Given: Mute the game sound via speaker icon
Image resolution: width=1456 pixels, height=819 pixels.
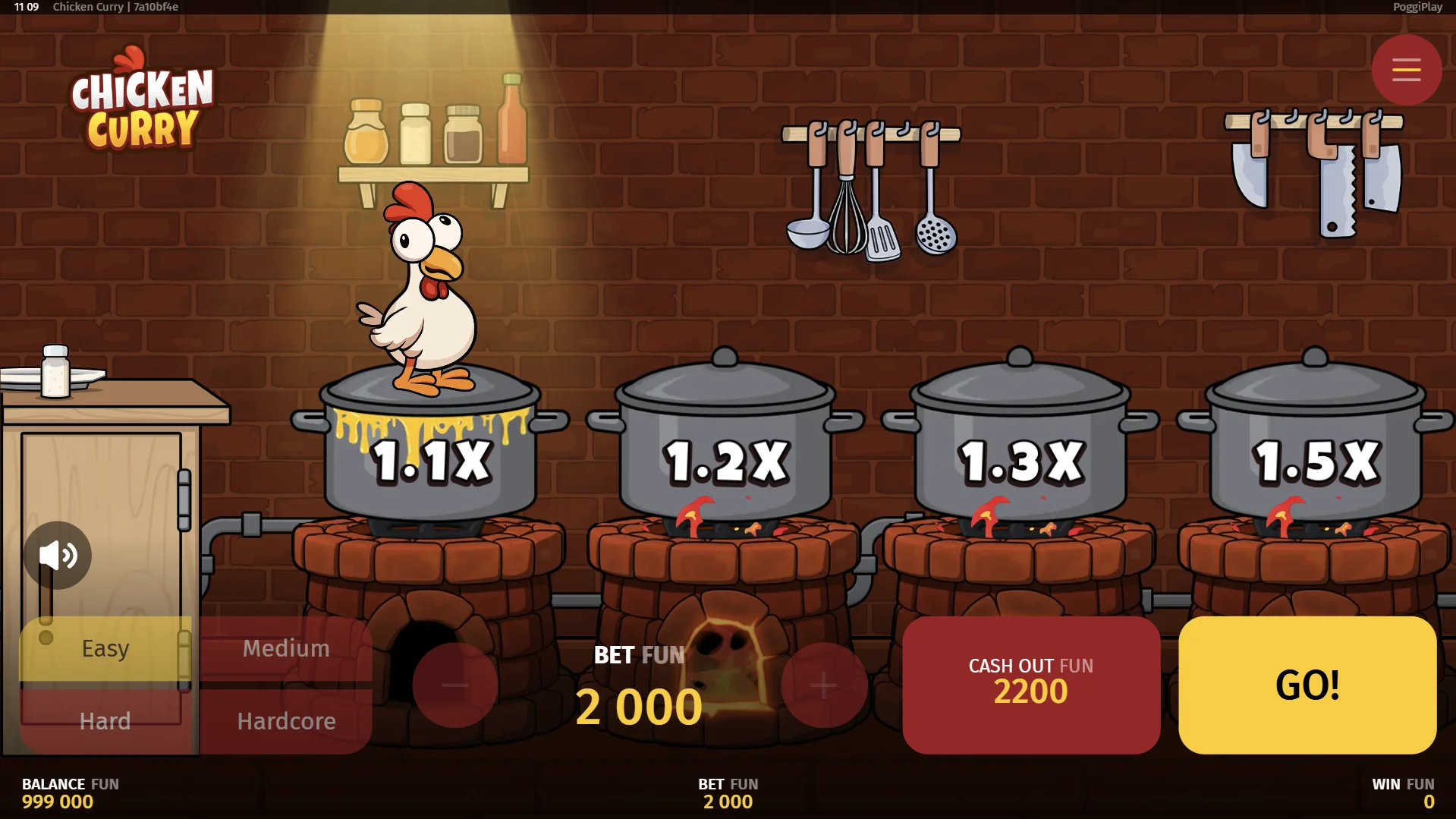Looking at the screenshot, I should (x=58, y=555).
